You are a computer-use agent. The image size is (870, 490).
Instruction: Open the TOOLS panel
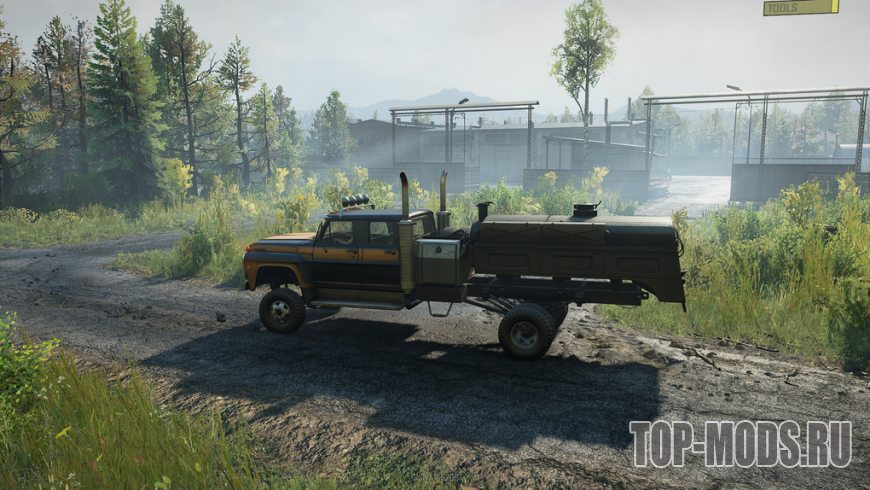pyautogui.click(x=800, y=7)
